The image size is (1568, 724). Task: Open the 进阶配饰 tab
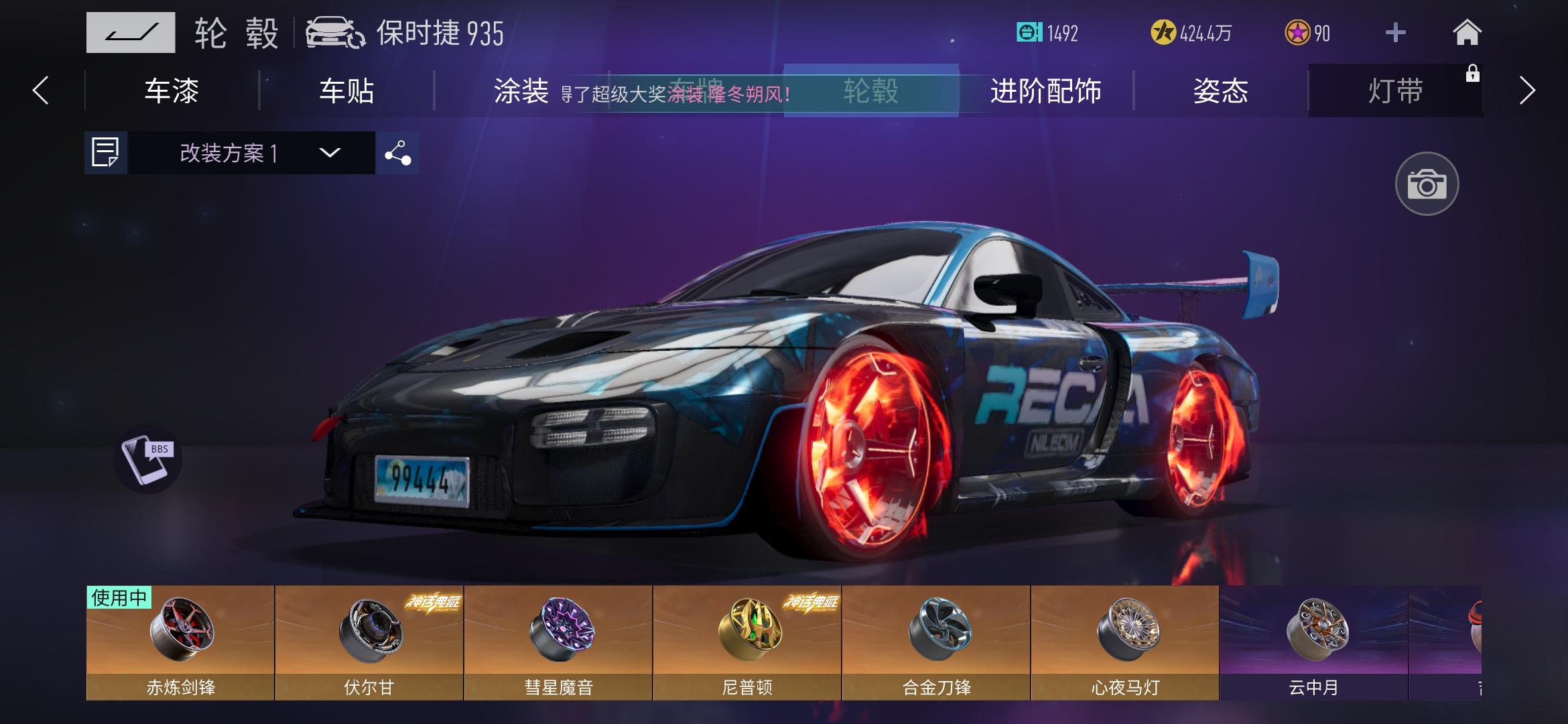1047,91
